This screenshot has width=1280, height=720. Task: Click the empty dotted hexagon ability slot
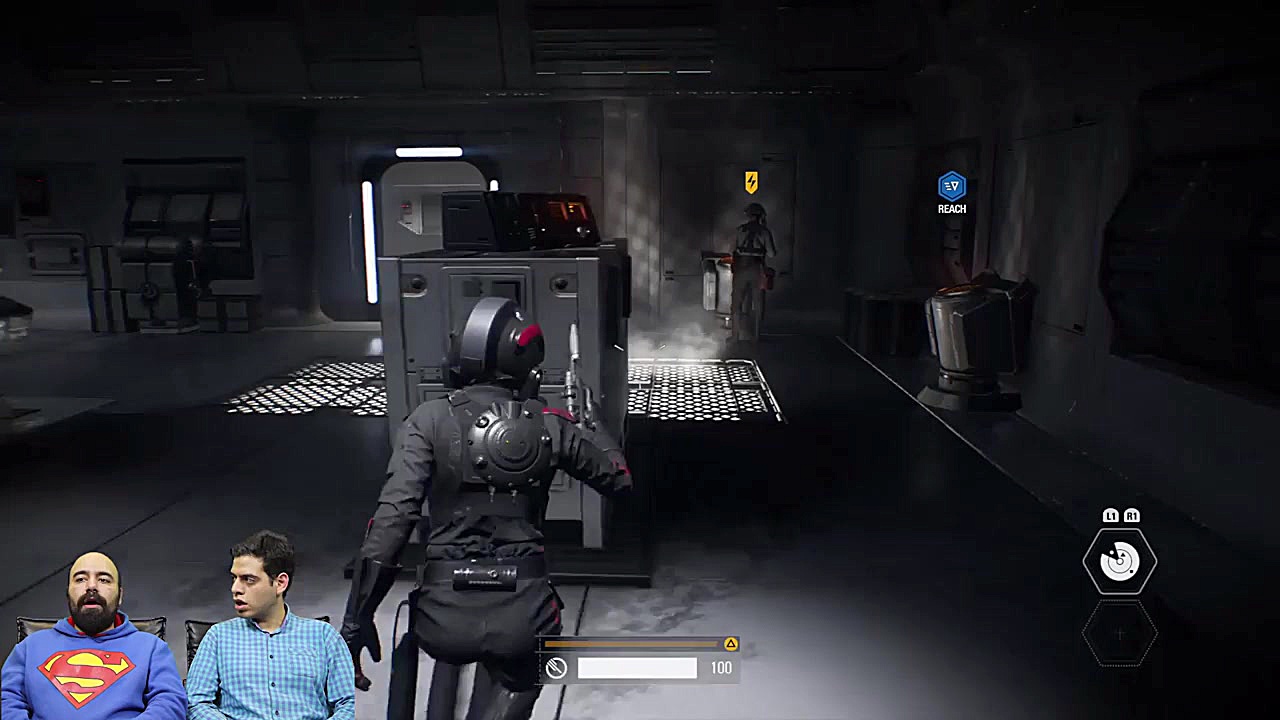1120,634
